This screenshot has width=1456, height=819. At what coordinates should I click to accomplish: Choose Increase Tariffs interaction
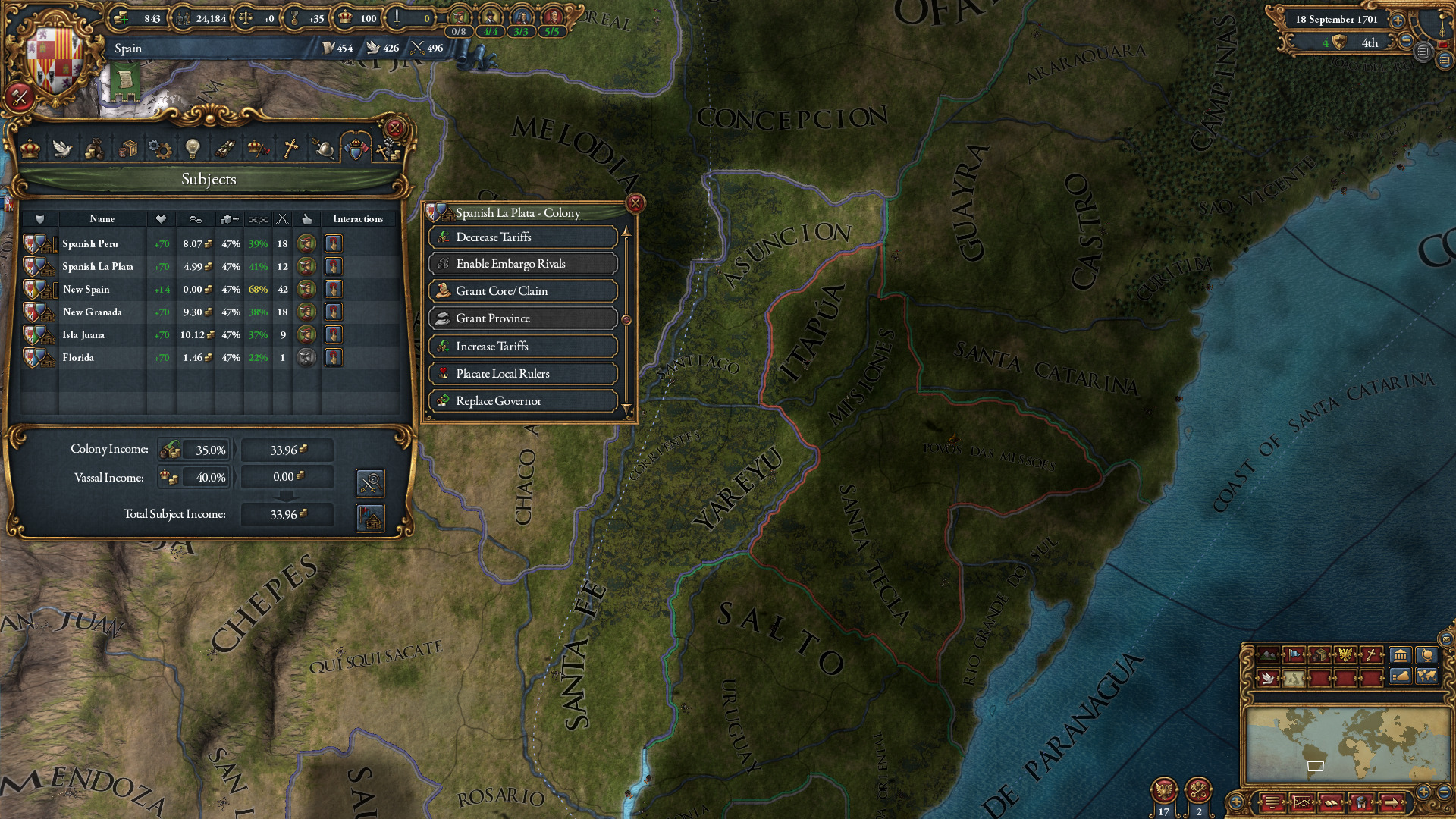click(x=522, y=347)
